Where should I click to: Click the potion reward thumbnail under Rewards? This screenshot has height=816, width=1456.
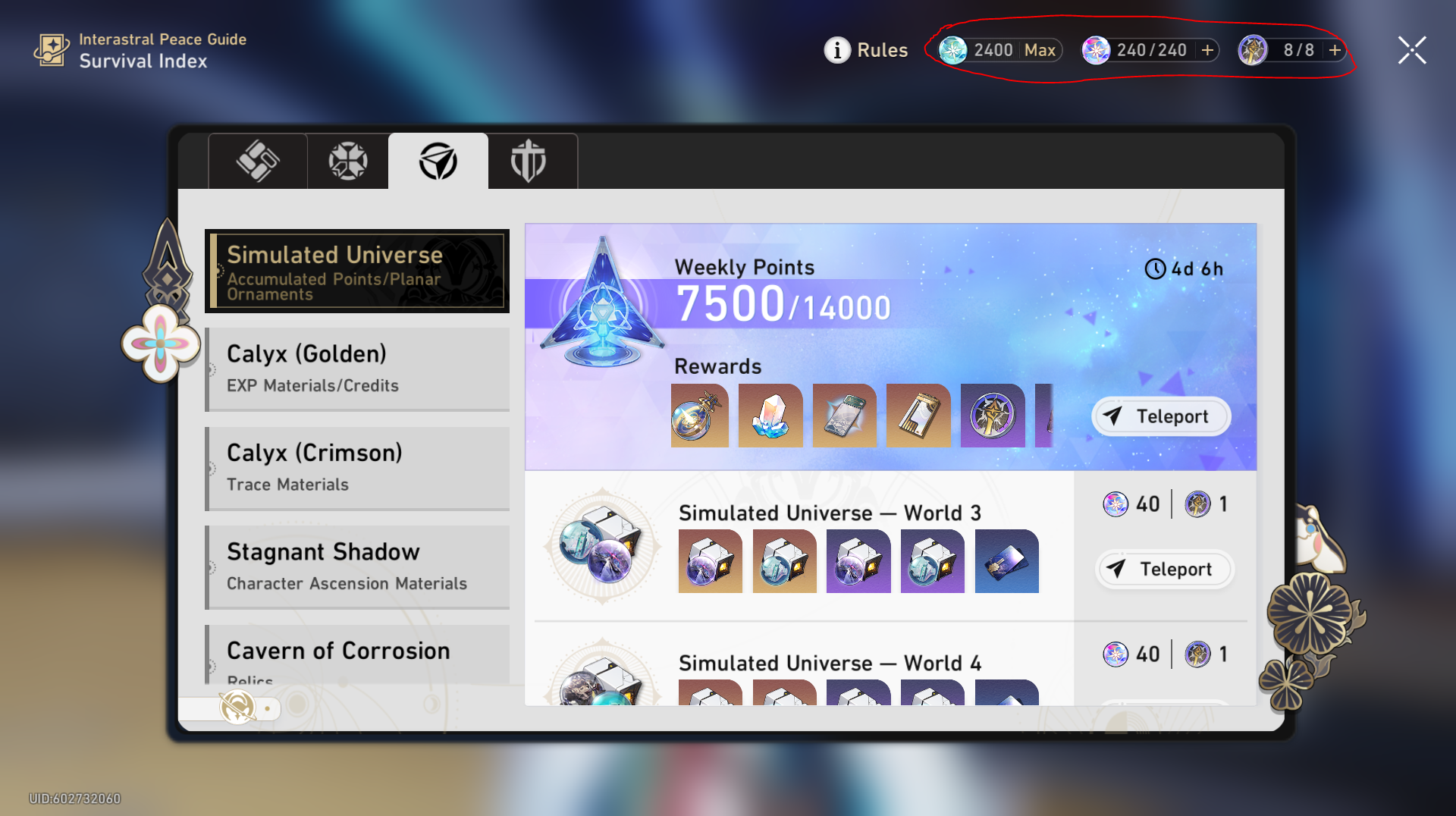[x=698, y=415]
